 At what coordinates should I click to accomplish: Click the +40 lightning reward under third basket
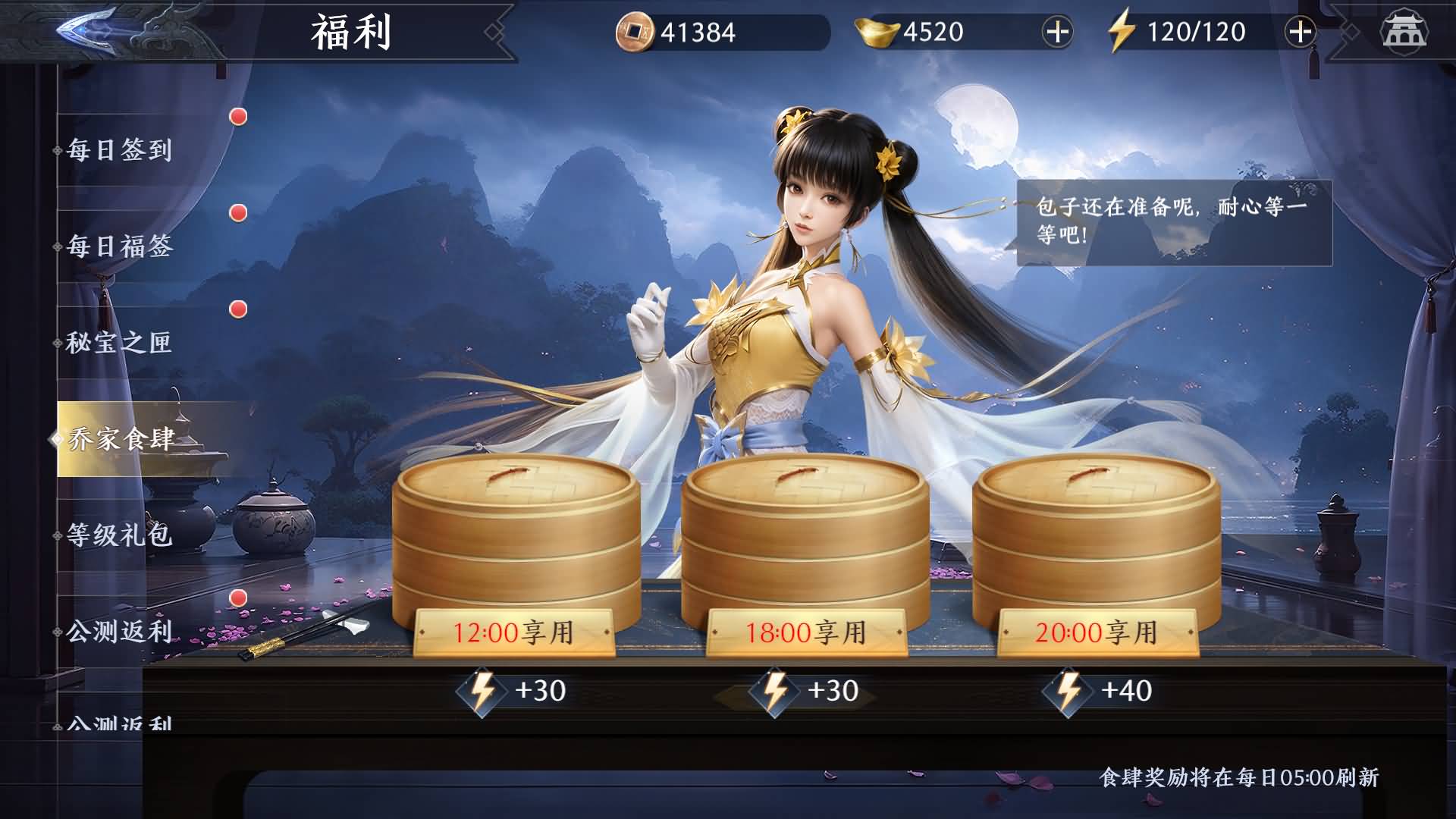point(1100,690)
